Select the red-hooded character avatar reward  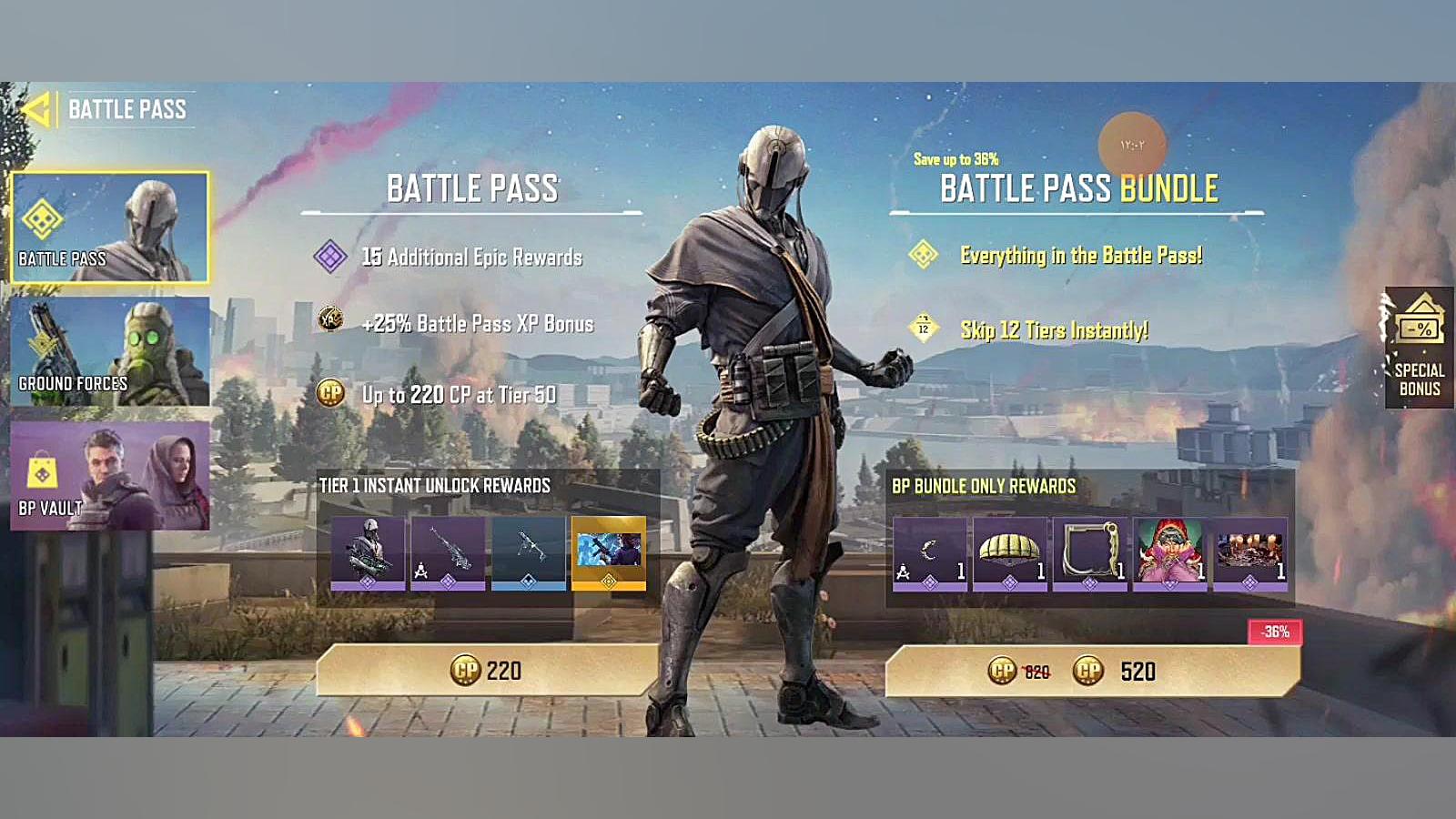click(x=1170, y=553)
